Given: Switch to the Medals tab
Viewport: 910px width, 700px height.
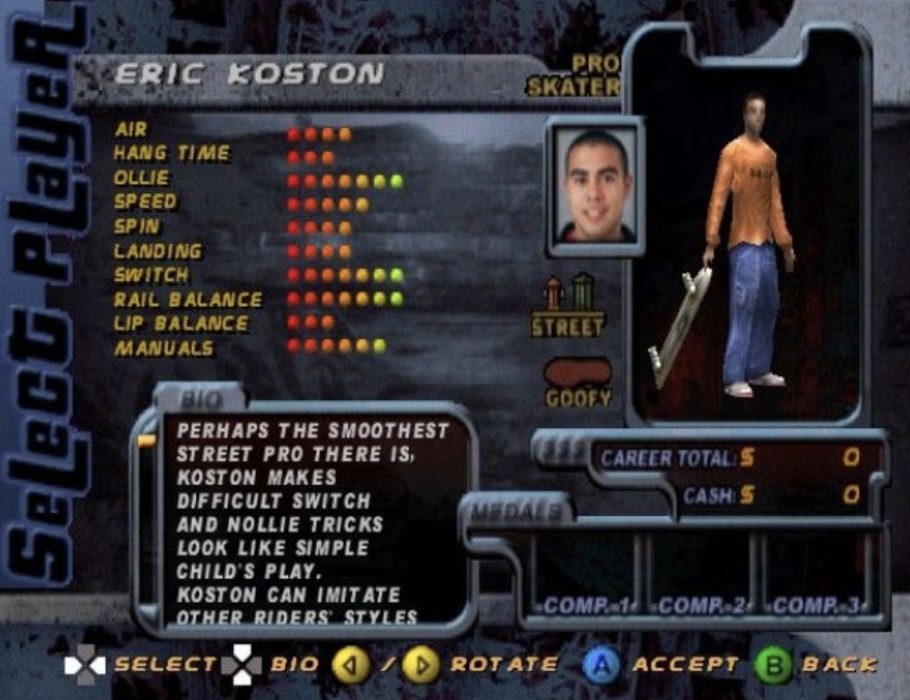Looking at the screenshot, I should (x=517, y=511).
